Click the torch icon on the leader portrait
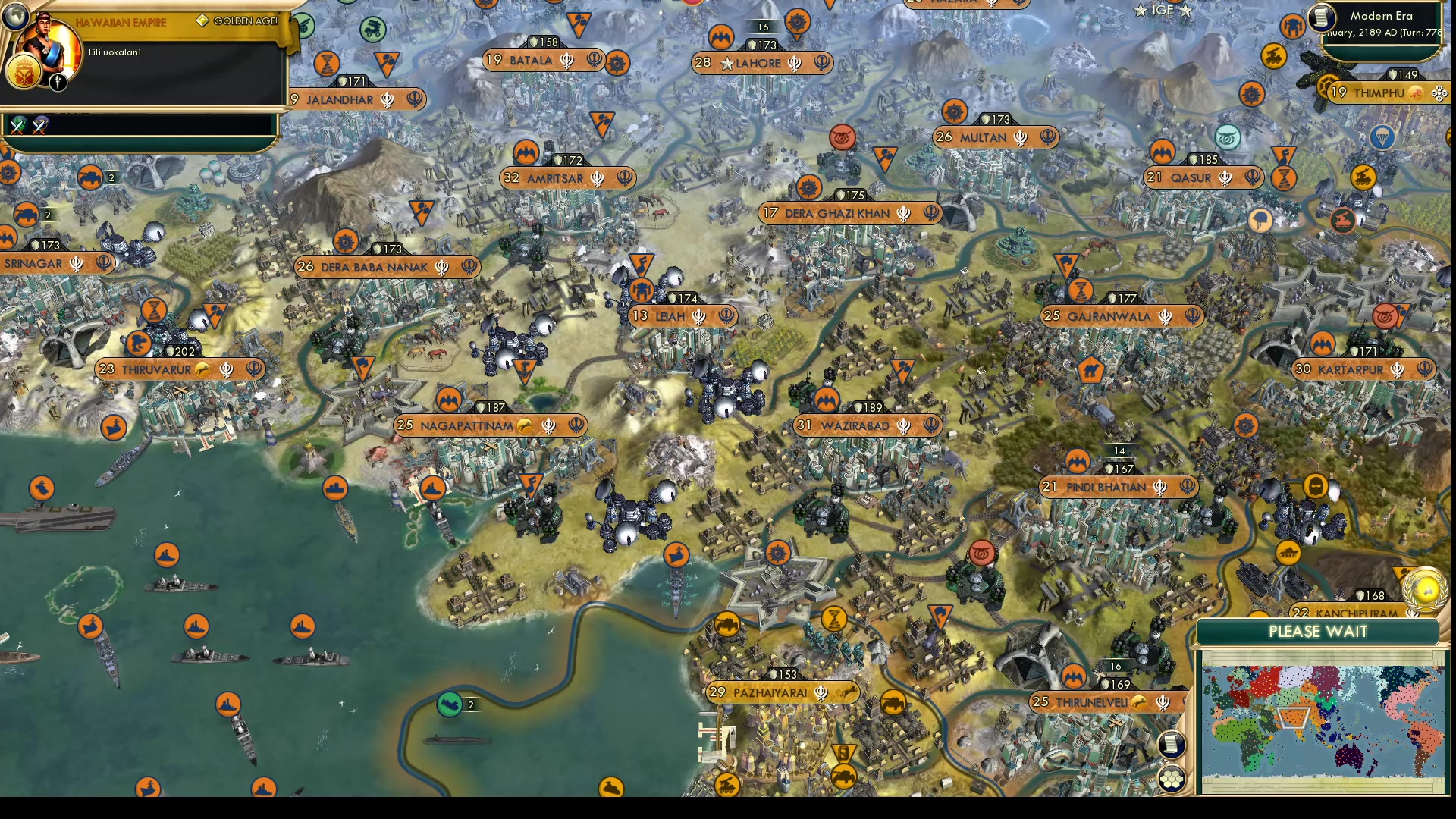Image resolution: width=1456 pixels, height=819 pixels. 57,83
